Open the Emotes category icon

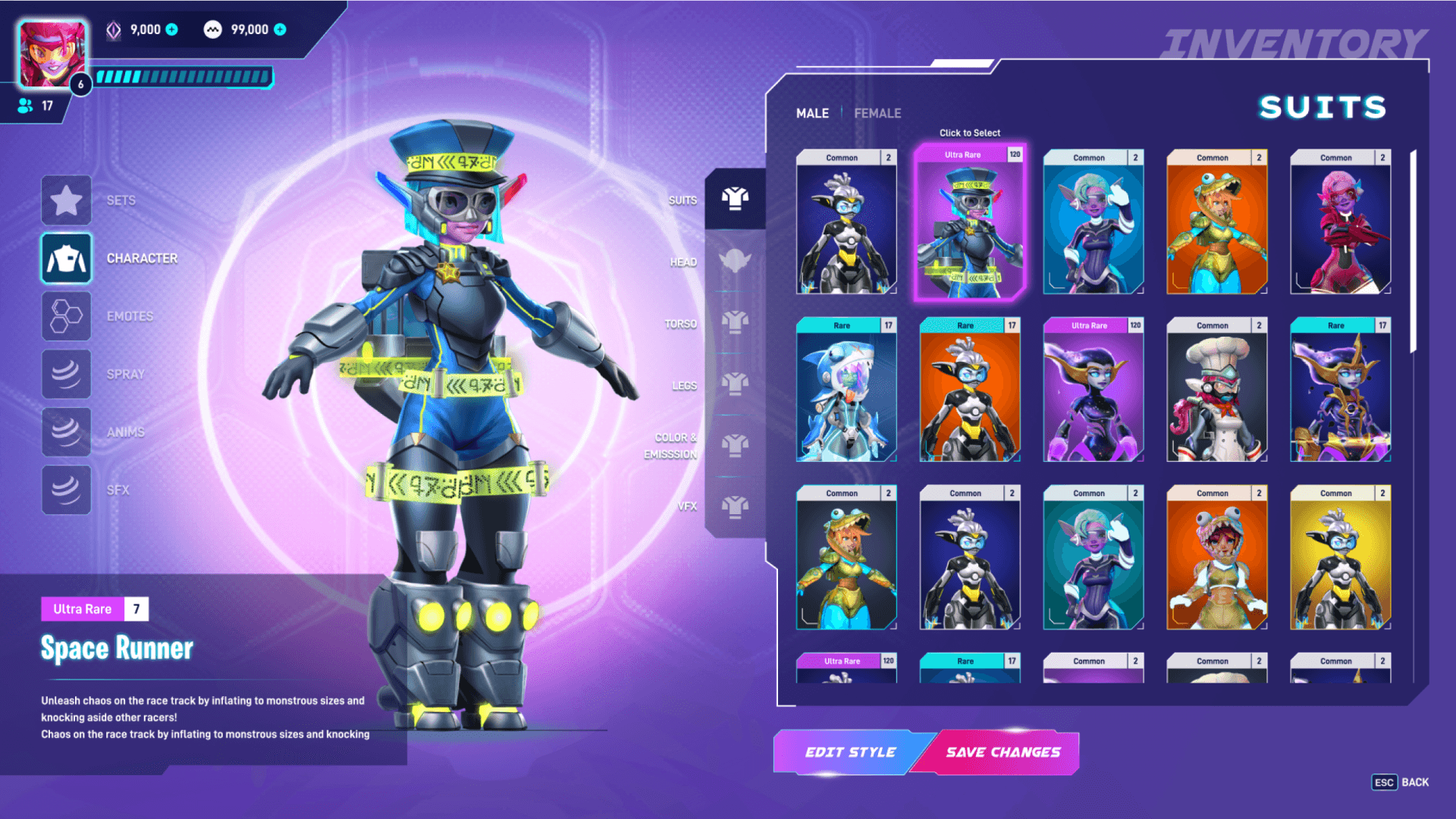pyautogui.click(x=66, y=315)
